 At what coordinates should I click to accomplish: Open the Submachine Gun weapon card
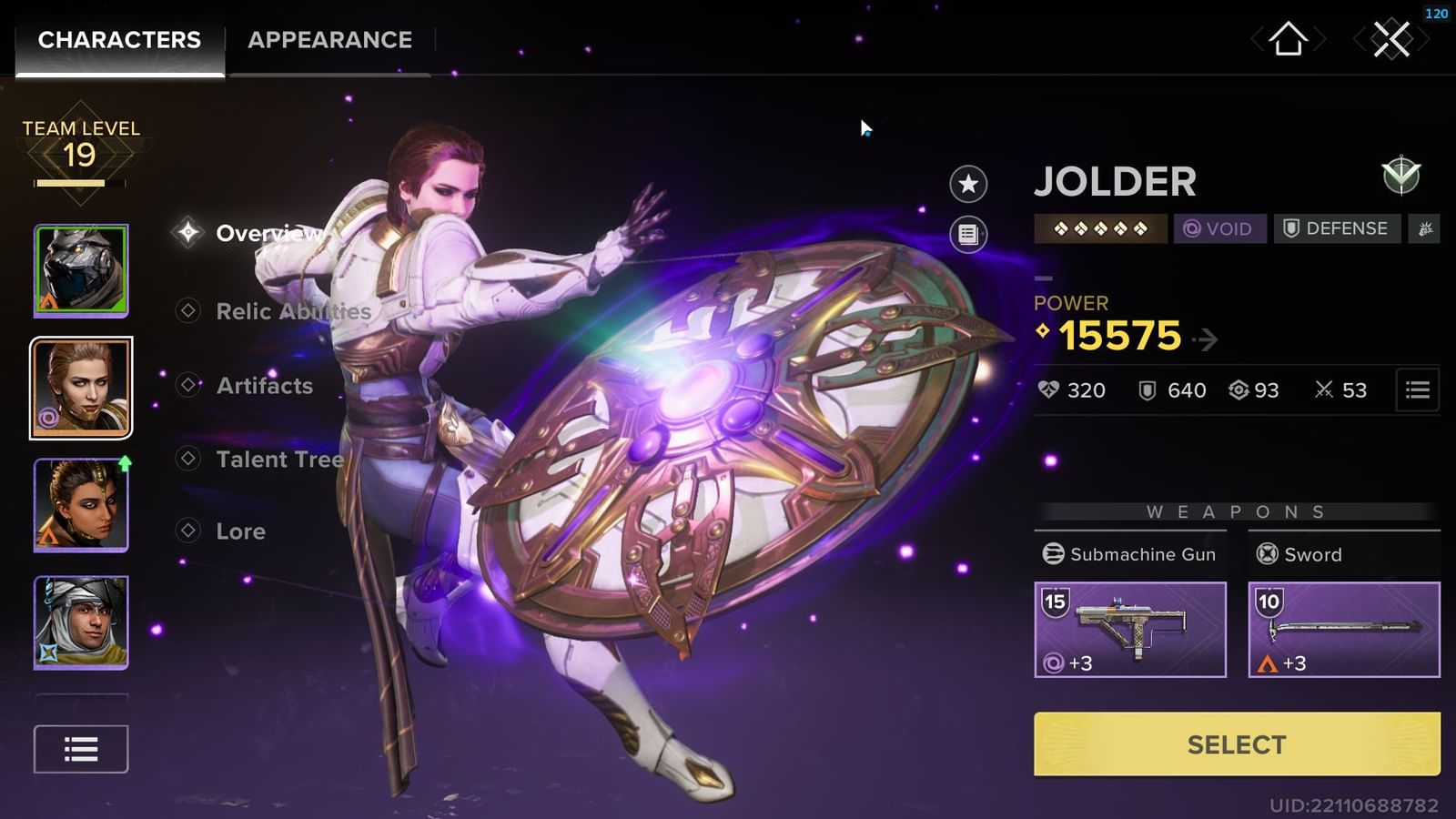point(1131,629)
